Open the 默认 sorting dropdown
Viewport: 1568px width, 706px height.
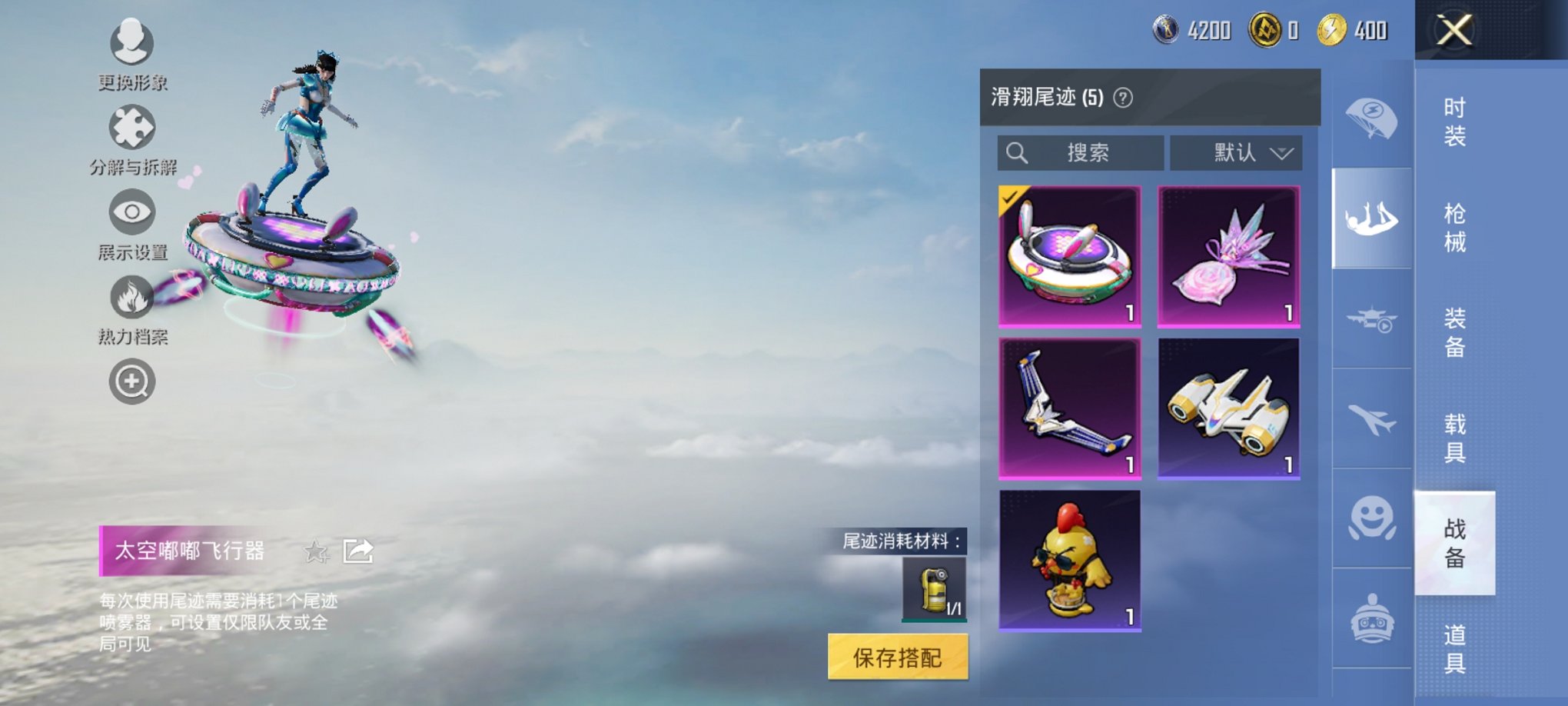[1236, 152]
